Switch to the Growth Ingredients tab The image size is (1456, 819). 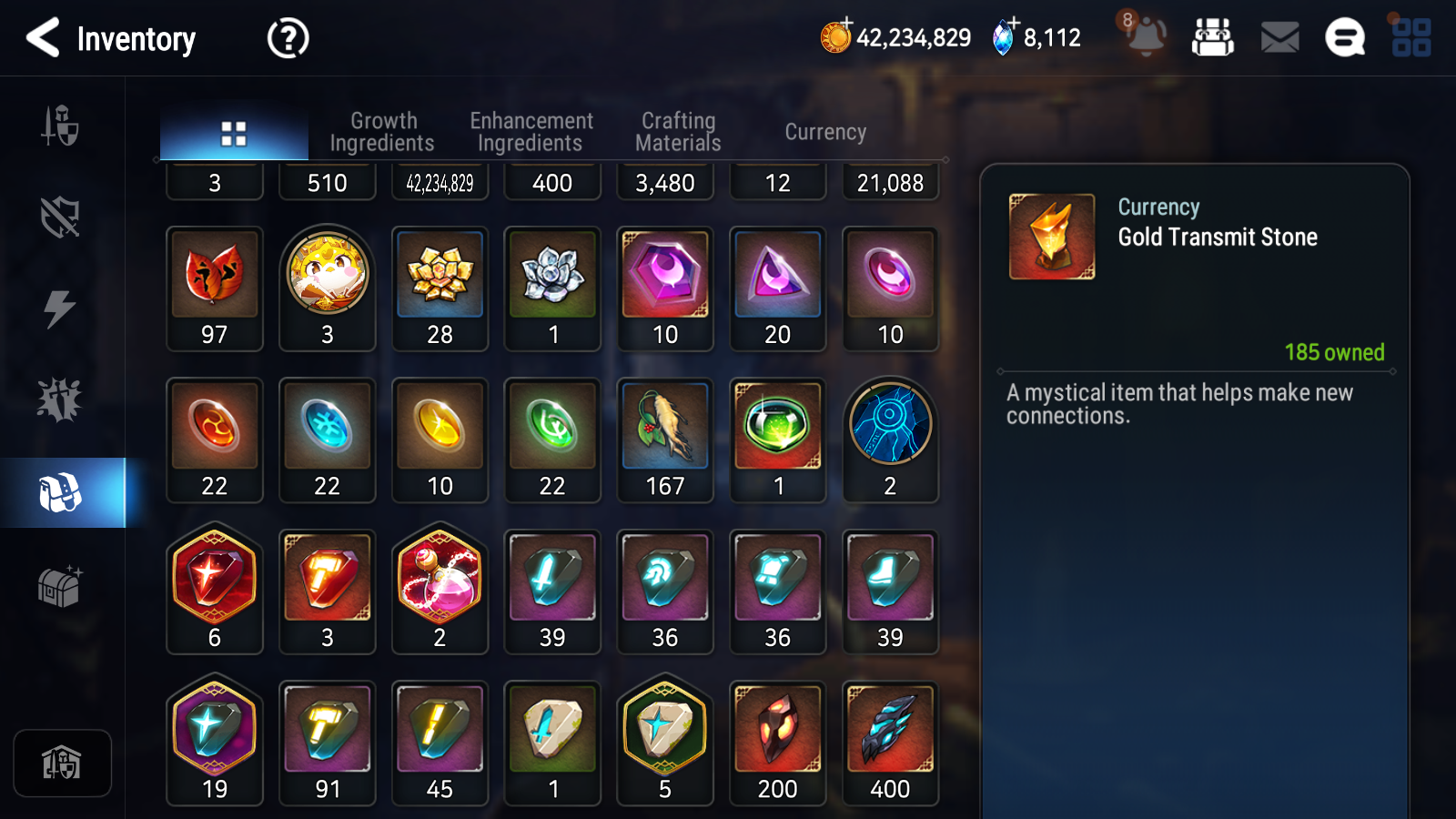[382, 132]
